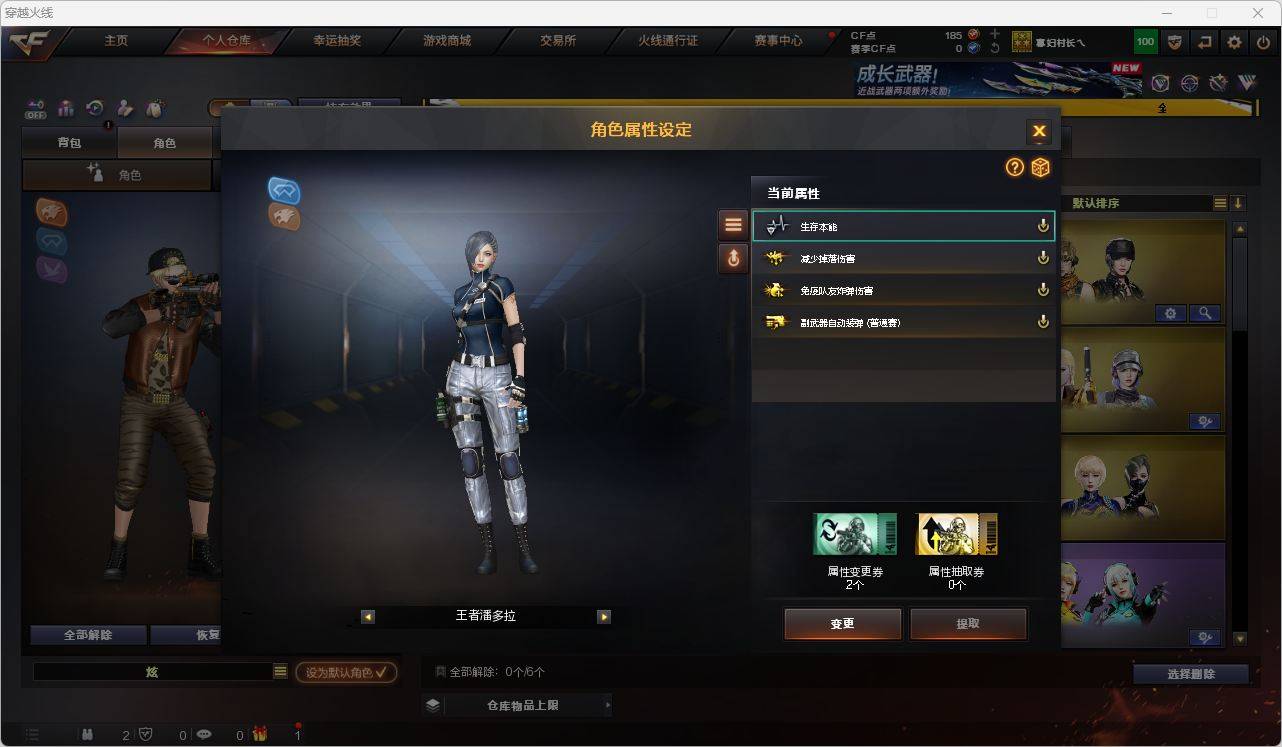Switch to the 角色 tab
The width and height of the screenshot is (1282, 747).
click(x=165, y=142)
